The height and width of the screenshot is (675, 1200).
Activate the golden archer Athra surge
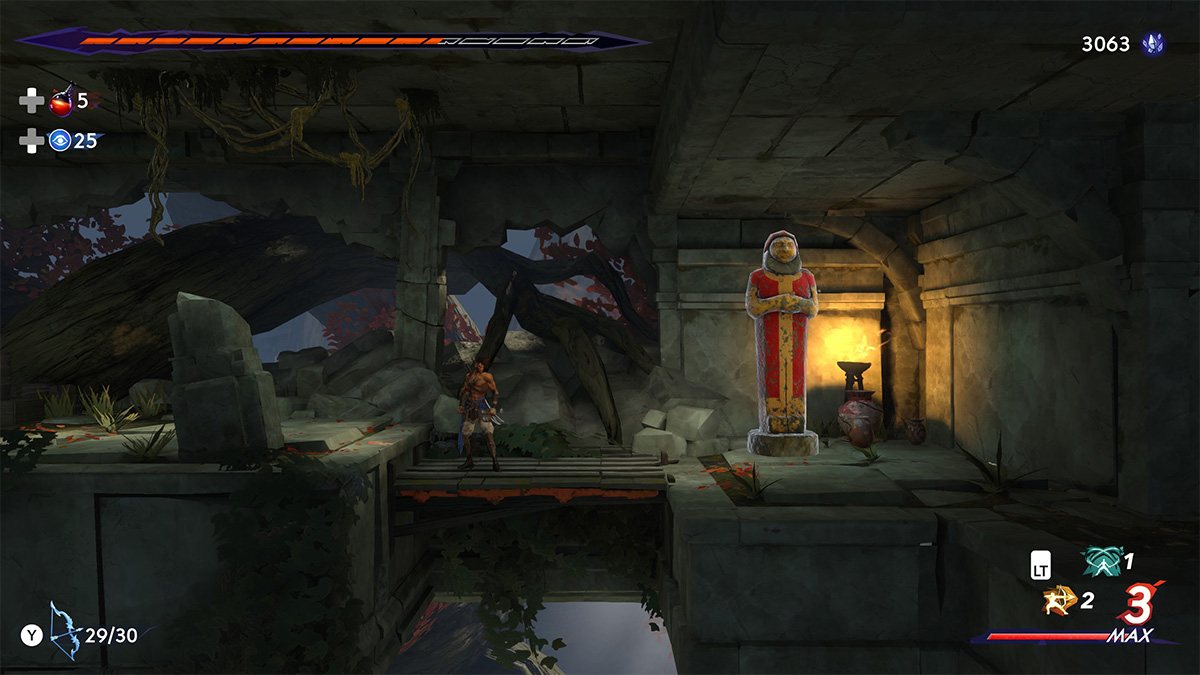pyautogui.click(x=1058, y=601)
